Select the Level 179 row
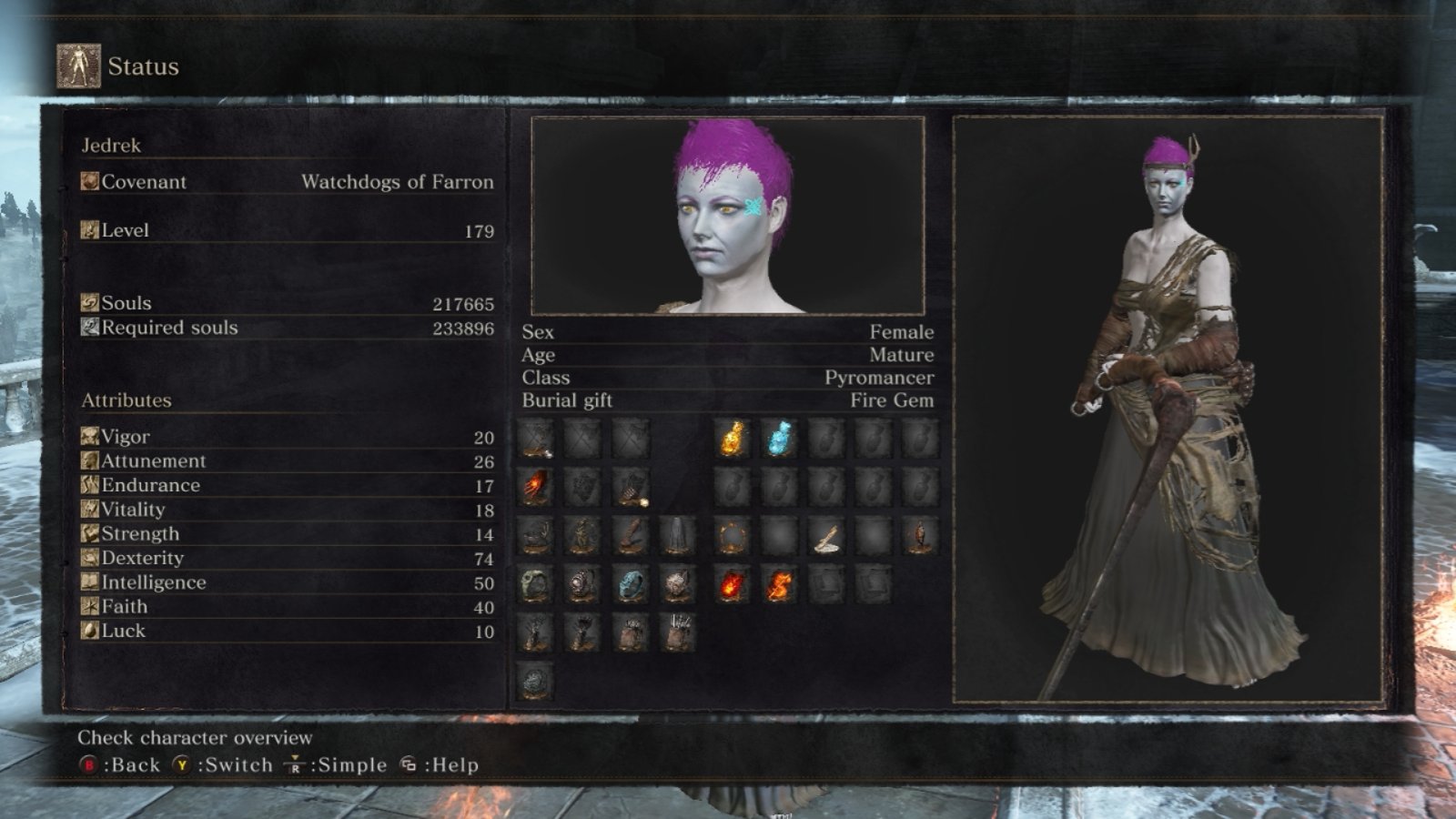1456x819 pixels. 288,230
